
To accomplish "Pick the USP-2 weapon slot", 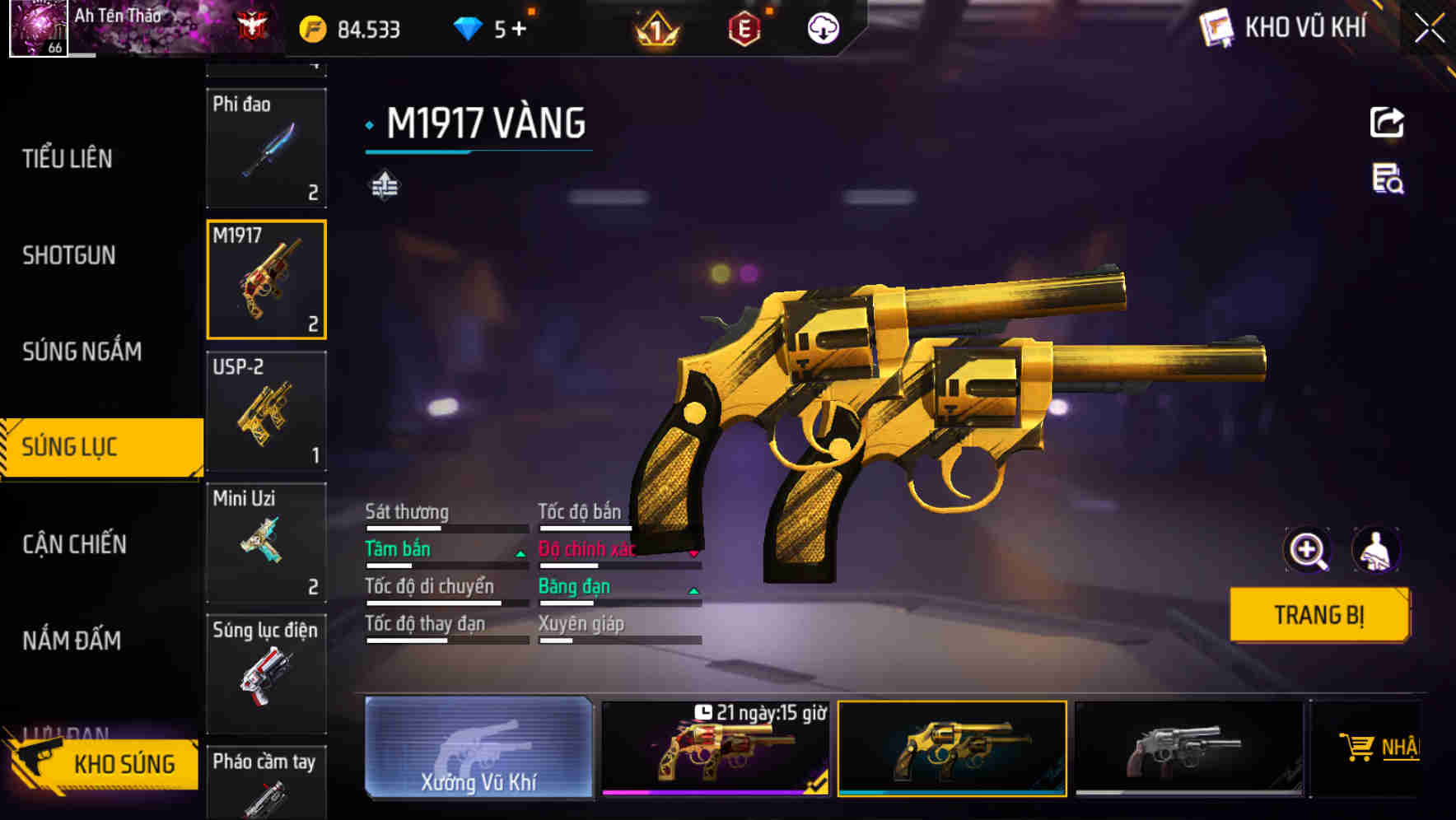I will point(266,411).
